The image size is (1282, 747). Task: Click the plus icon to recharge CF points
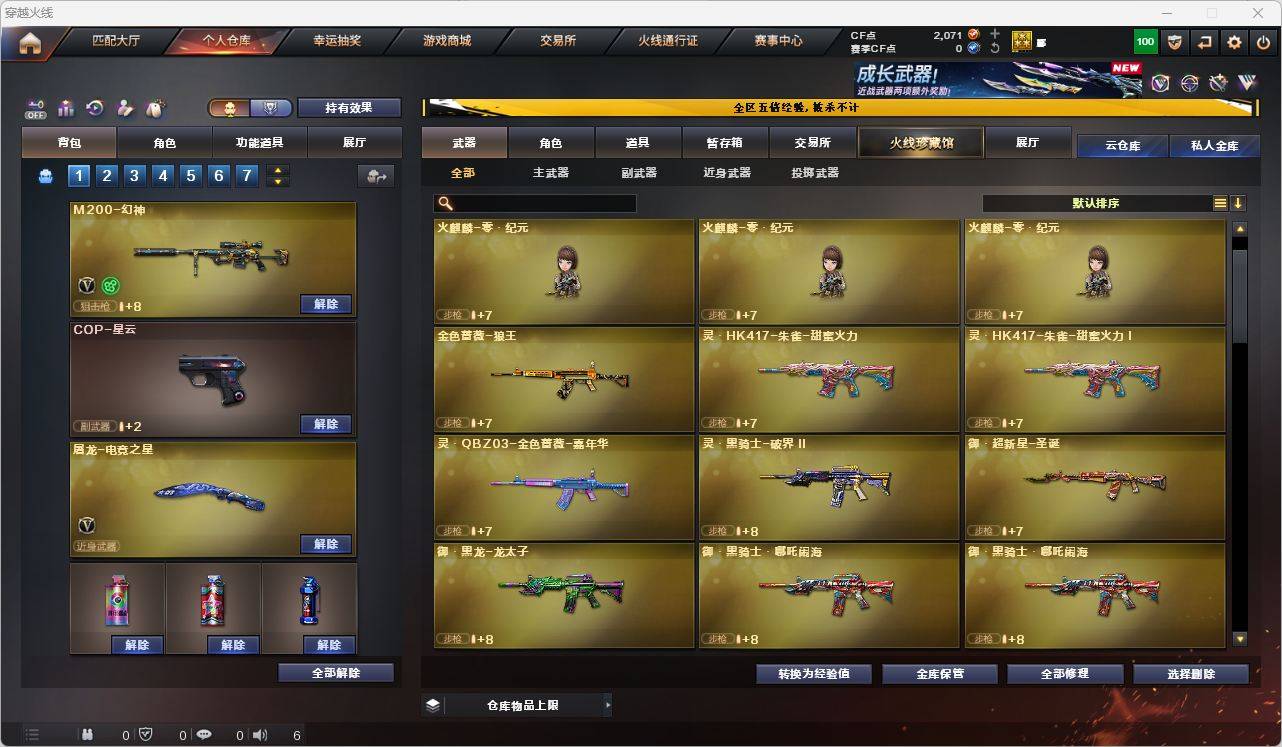pyautogui.click(x=995, y=34)
